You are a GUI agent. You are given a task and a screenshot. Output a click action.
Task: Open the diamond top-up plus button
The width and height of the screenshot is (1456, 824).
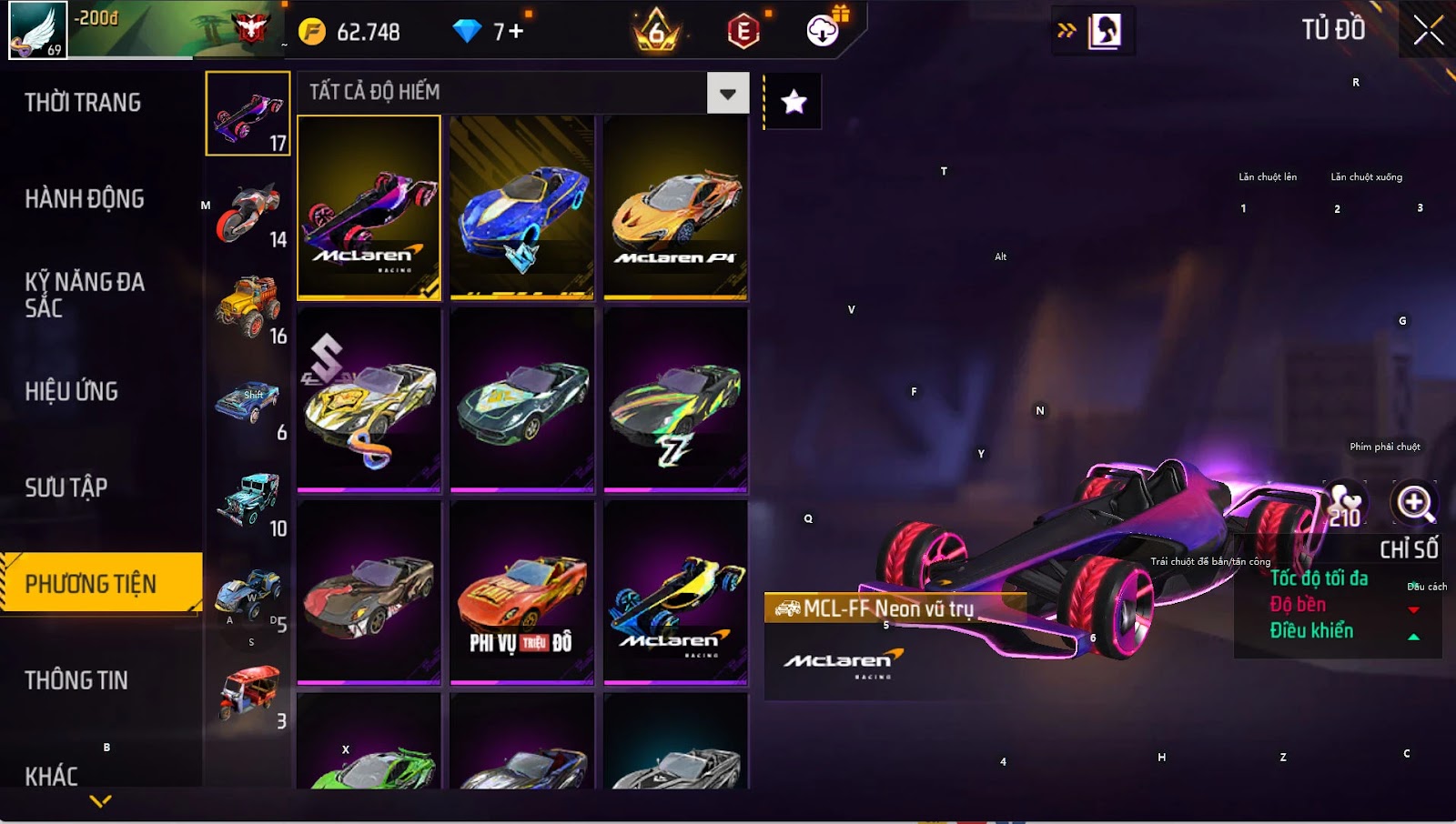pos(516,32)
